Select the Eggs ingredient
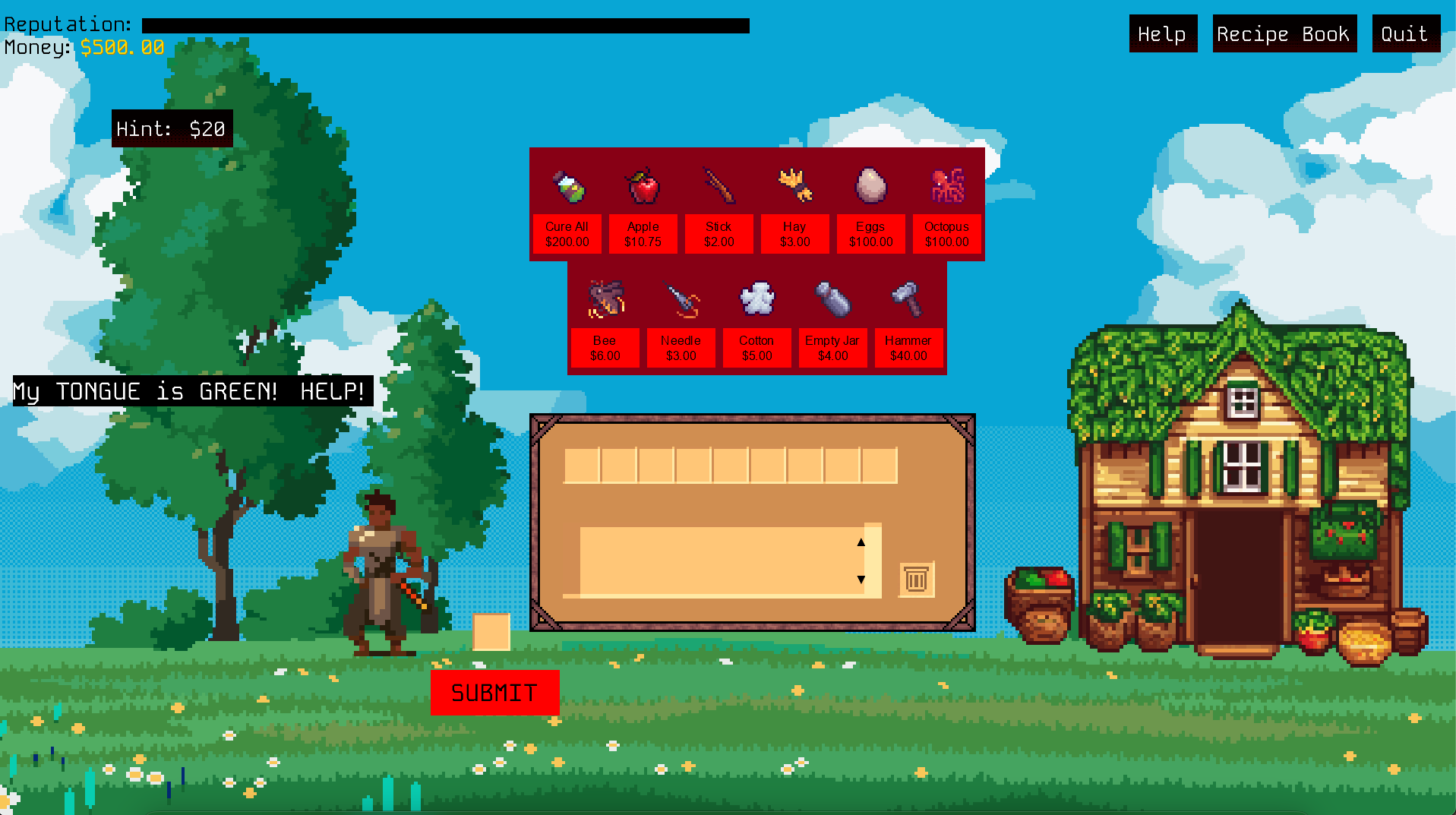The image size is (1456, 815). [870, 233]
